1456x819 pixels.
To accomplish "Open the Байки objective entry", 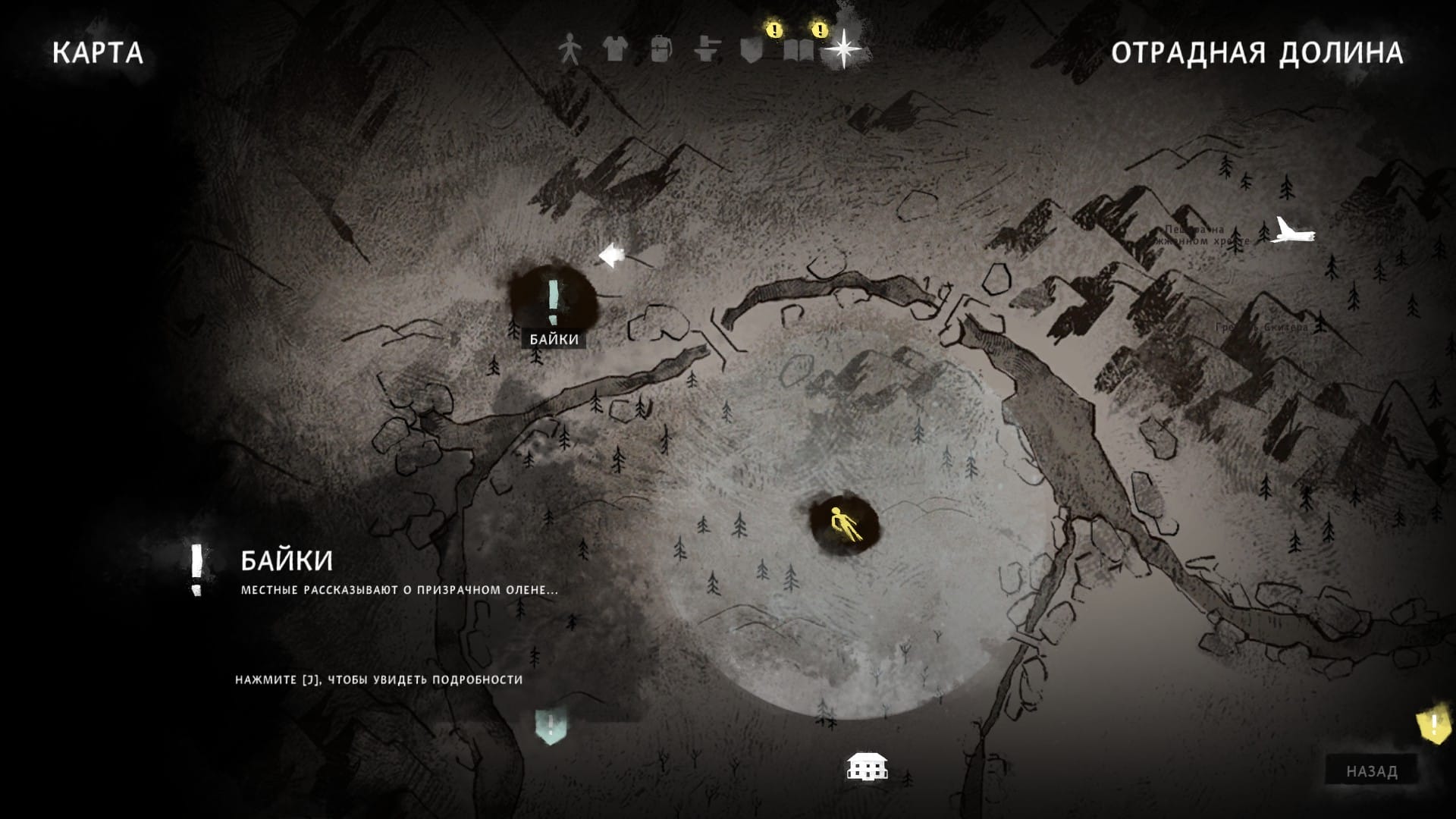I will tap(287, 560).
